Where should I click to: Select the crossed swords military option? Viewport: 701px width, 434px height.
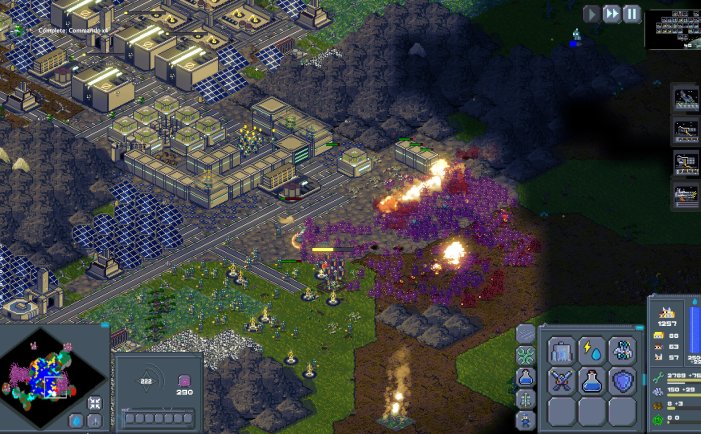(x=561, y=381)
